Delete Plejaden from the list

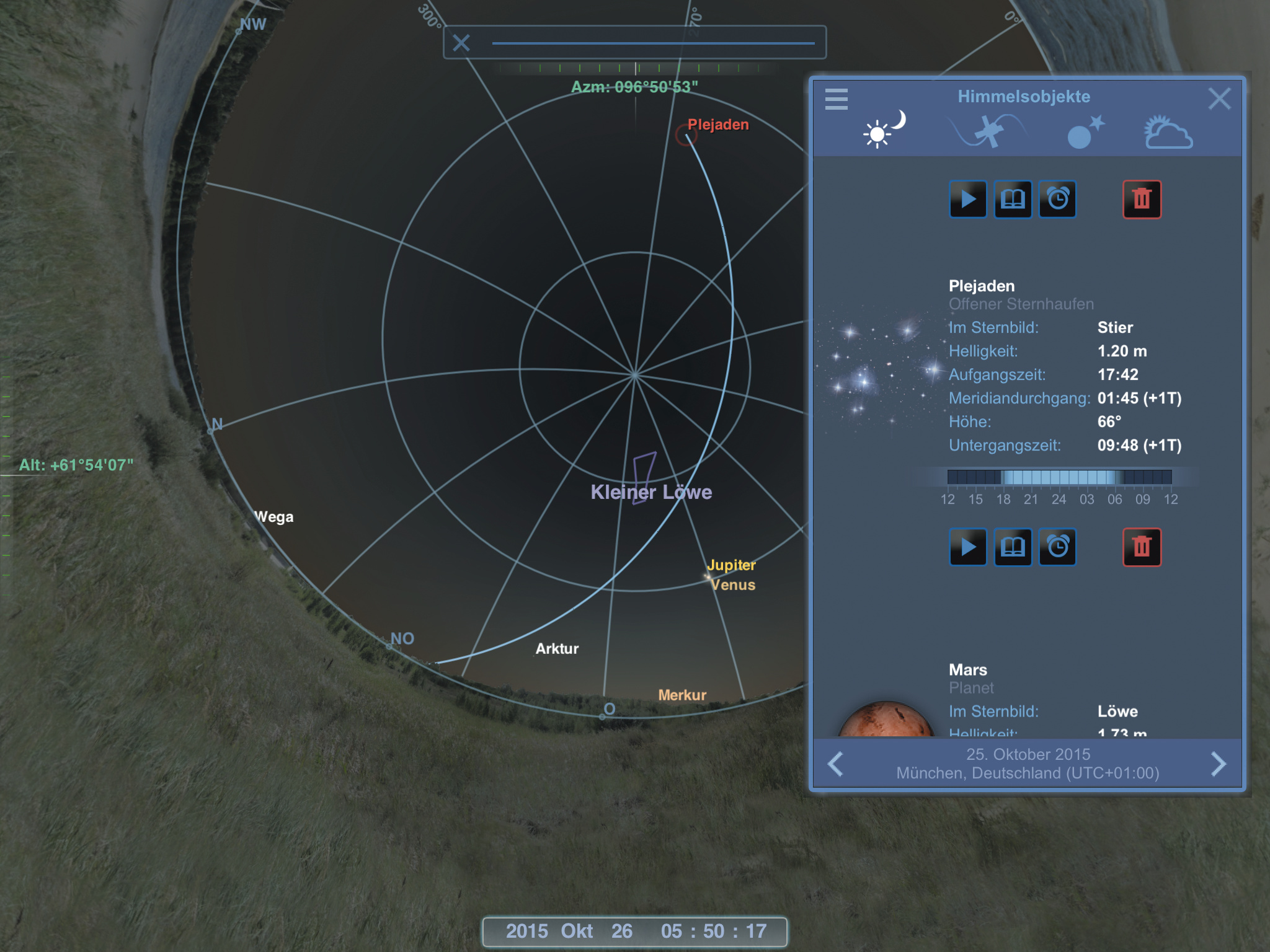tap(1142, 200)
